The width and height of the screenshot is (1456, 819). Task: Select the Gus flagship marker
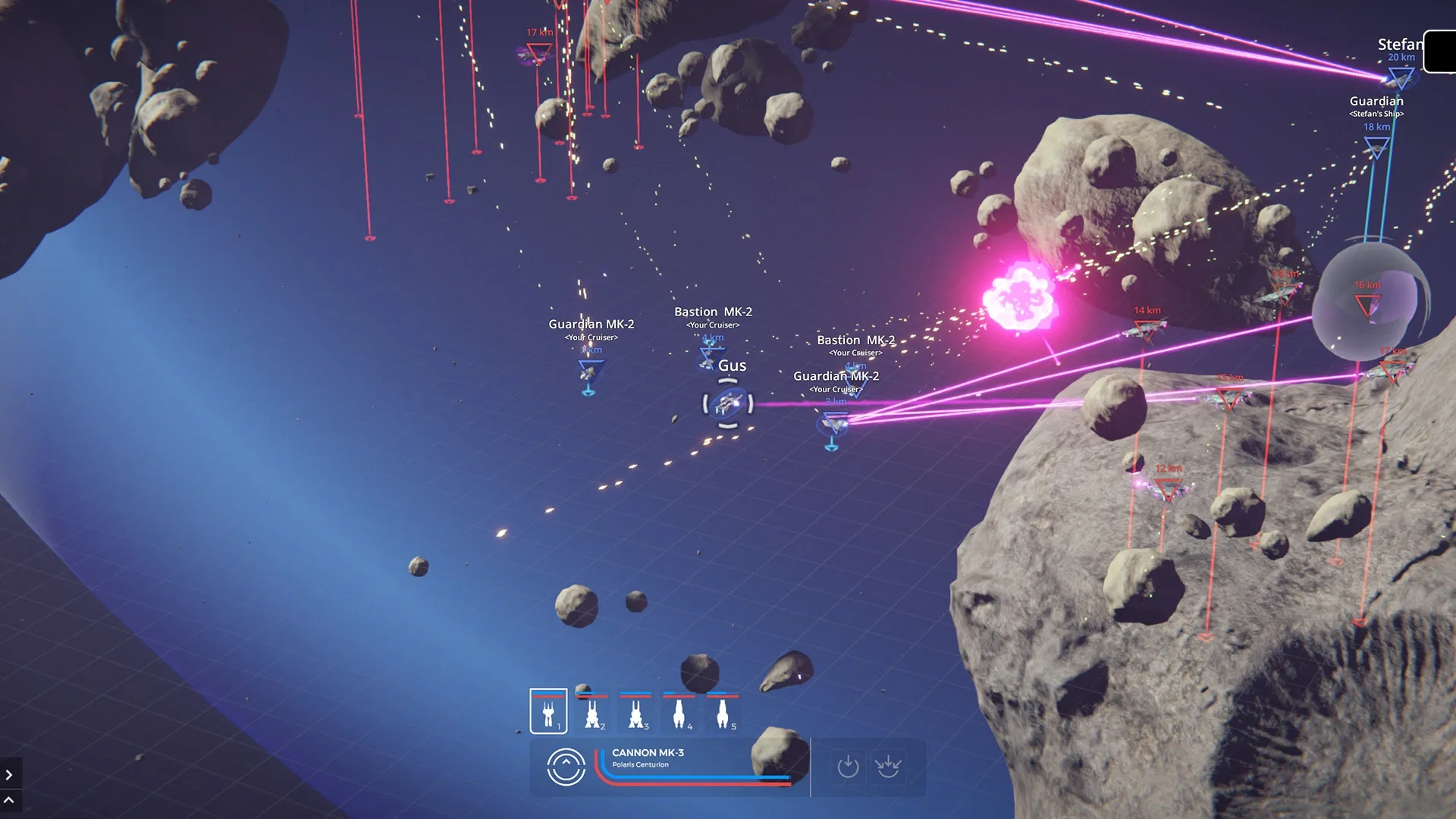(728, 403)
